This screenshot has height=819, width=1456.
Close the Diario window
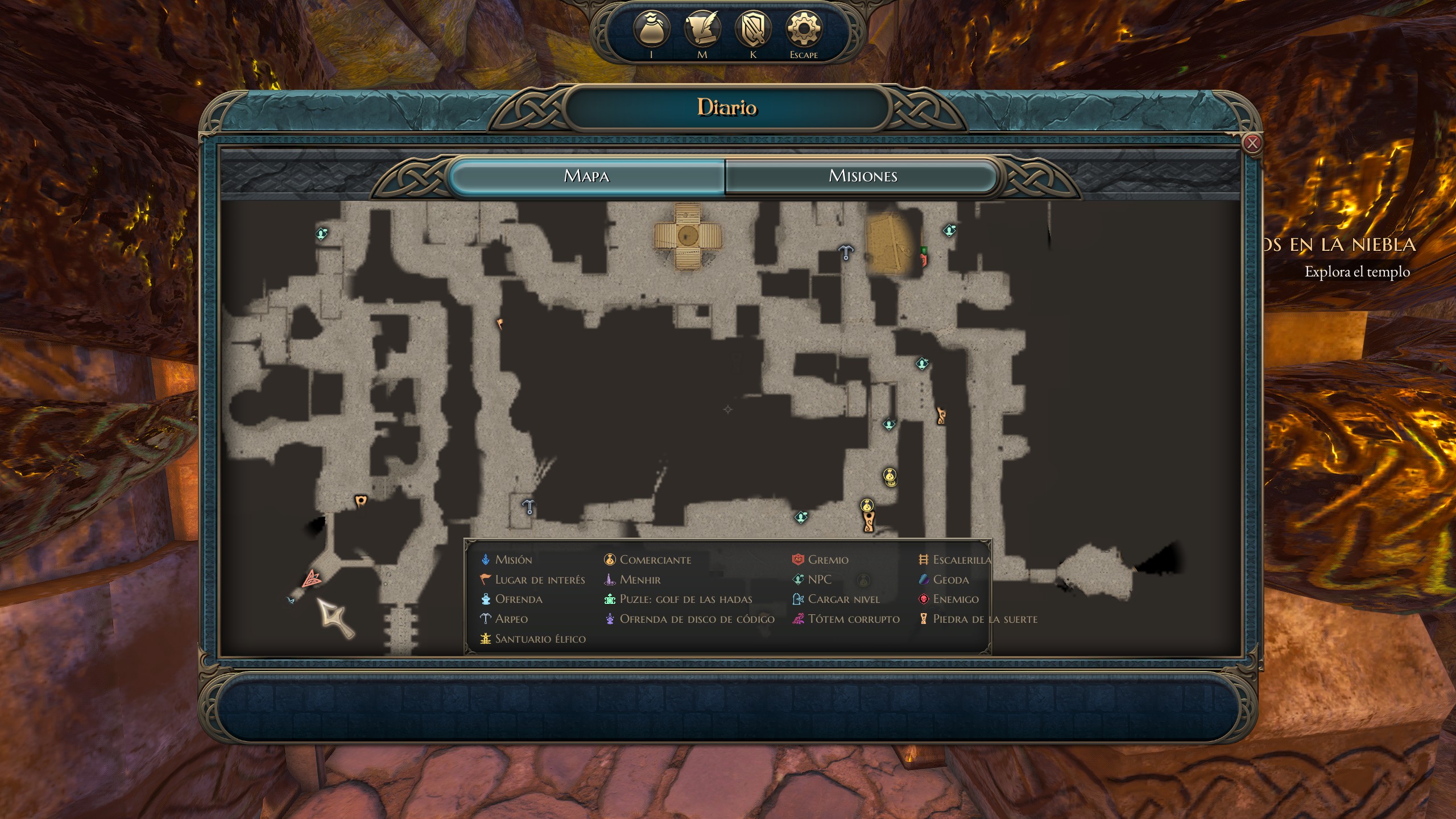1252,143
